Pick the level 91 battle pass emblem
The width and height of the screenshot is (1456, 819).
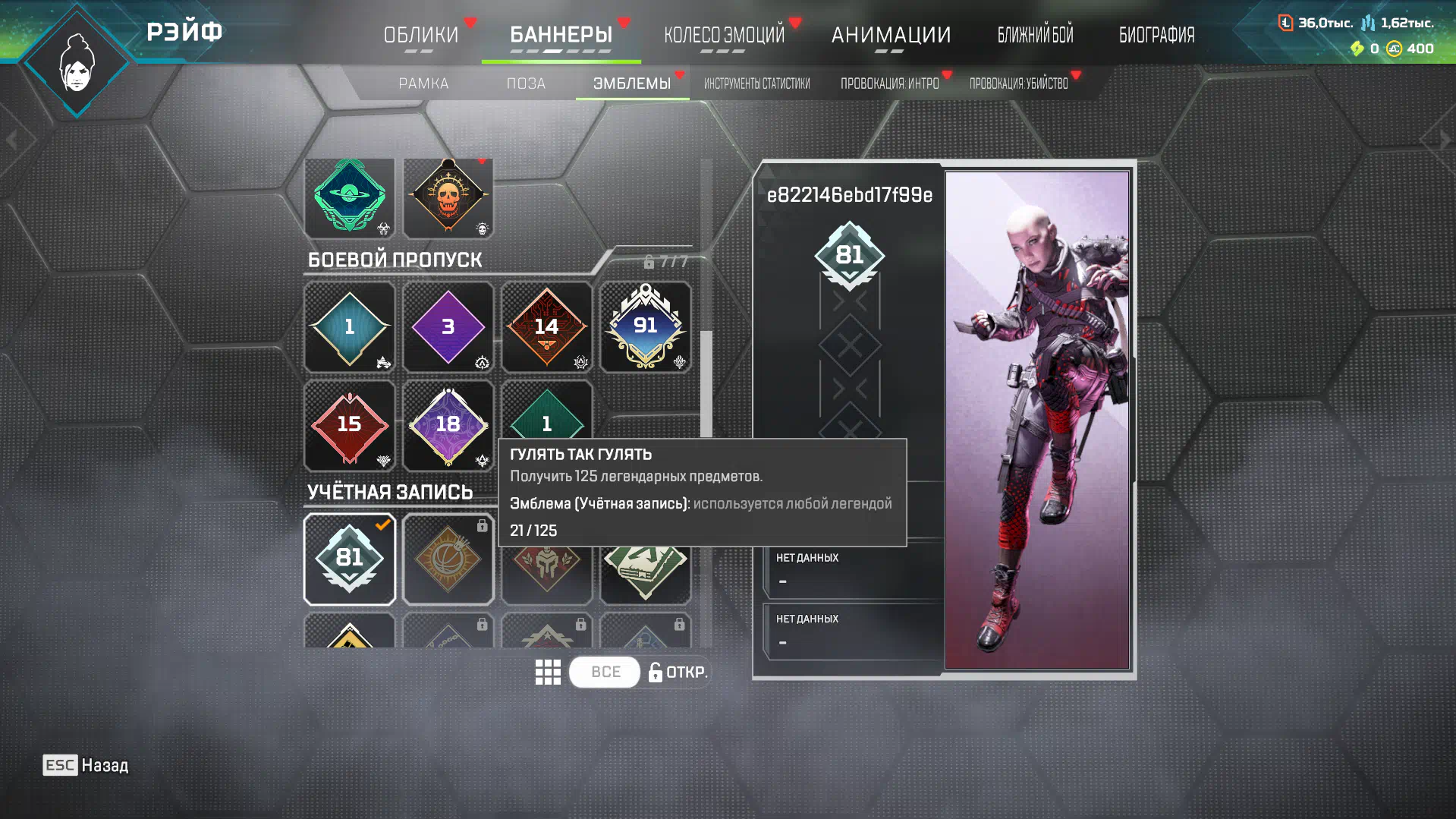[x=645, y=327]
